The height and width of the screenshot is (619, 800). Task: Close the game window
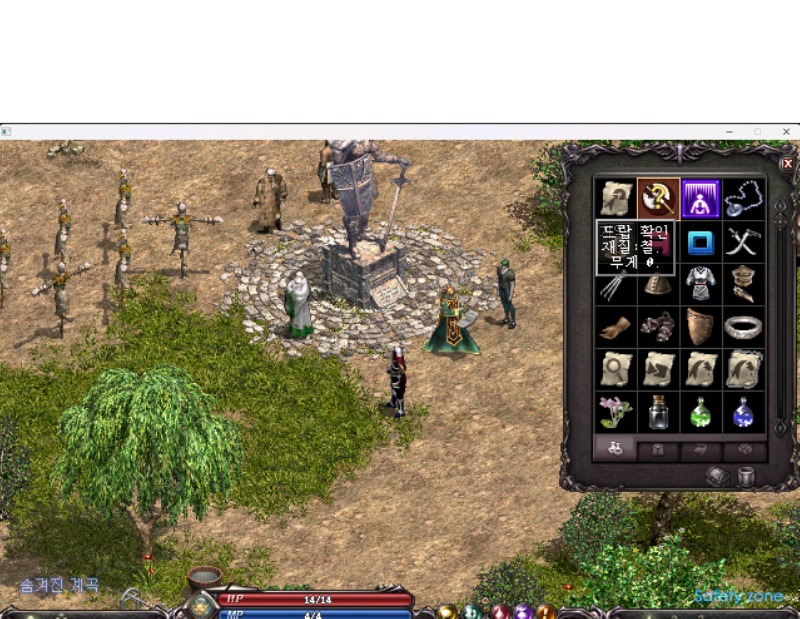pos(786,131)
